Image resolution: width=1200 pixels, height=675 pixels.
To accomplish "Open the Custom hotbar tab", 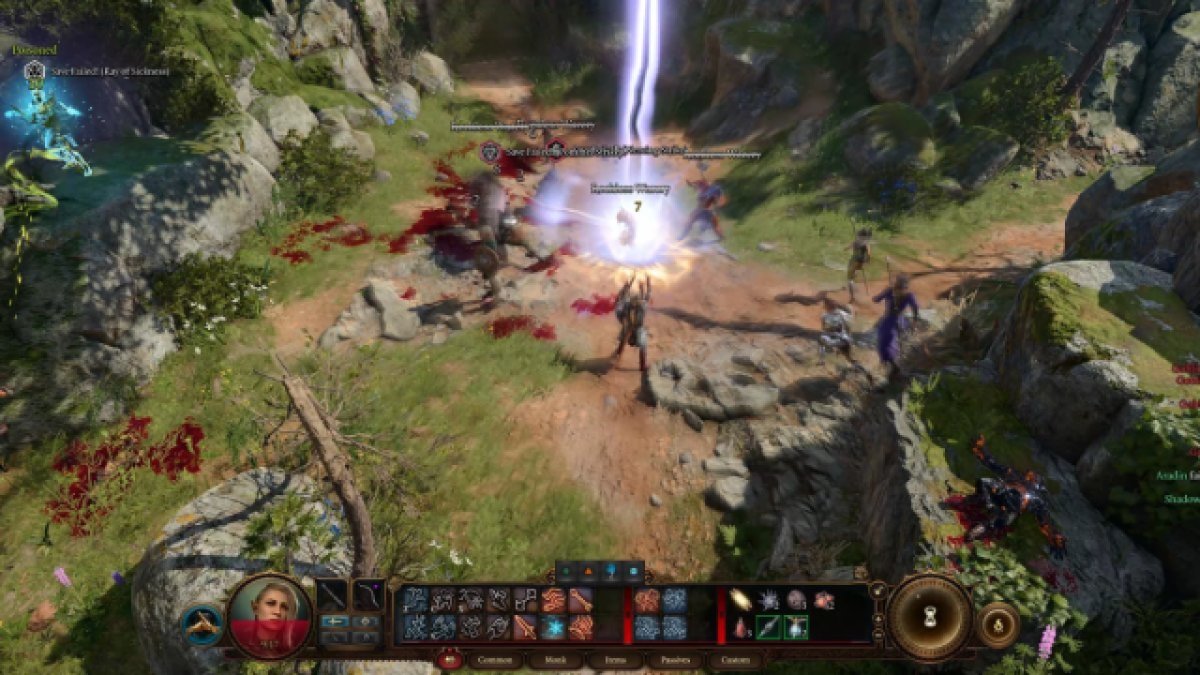I will [734, 660].
